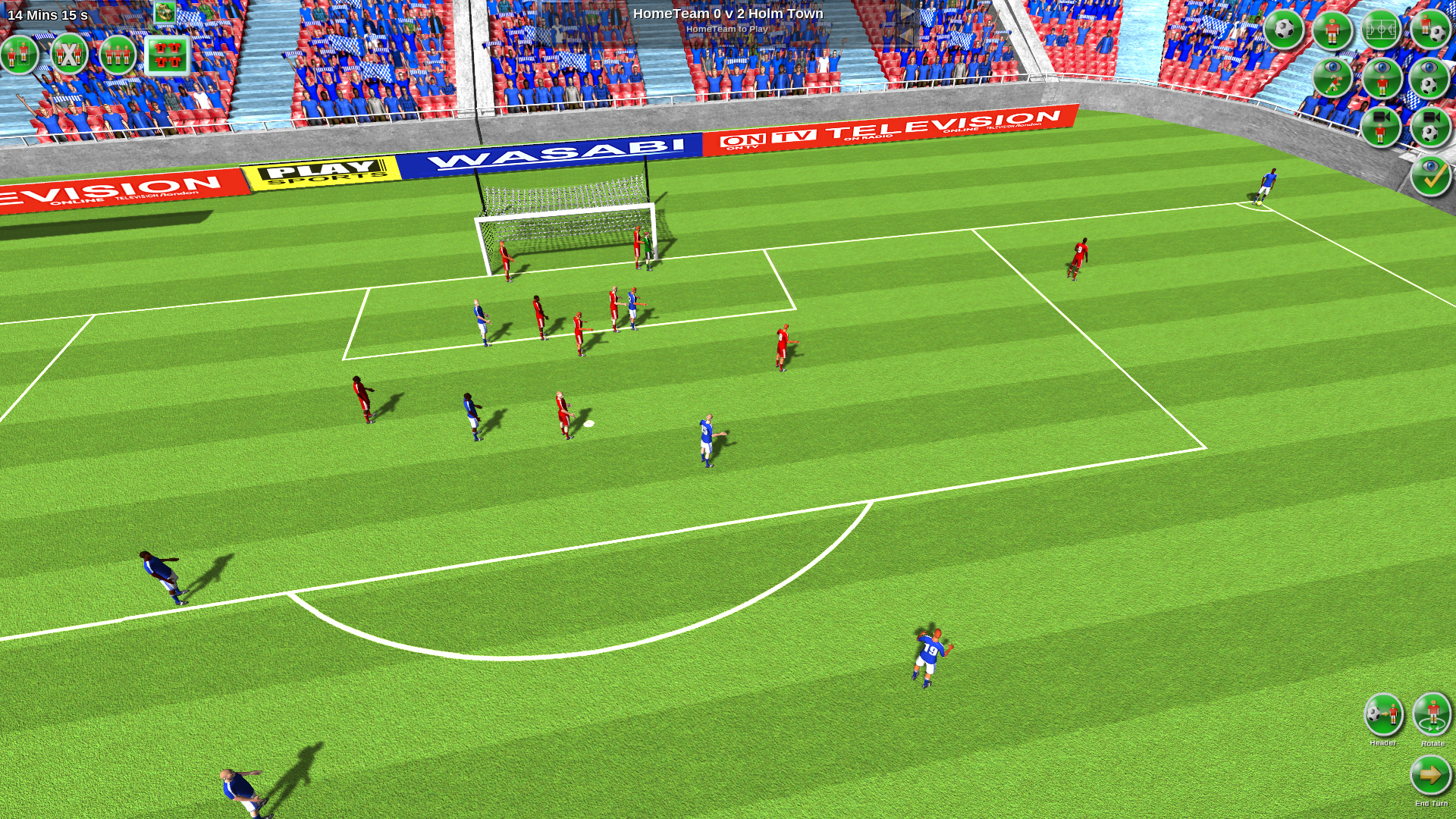1456x819 pixels.
Task: Click the player-with-ball icon
Action: pyautogui.click(x=1430, y=30)
